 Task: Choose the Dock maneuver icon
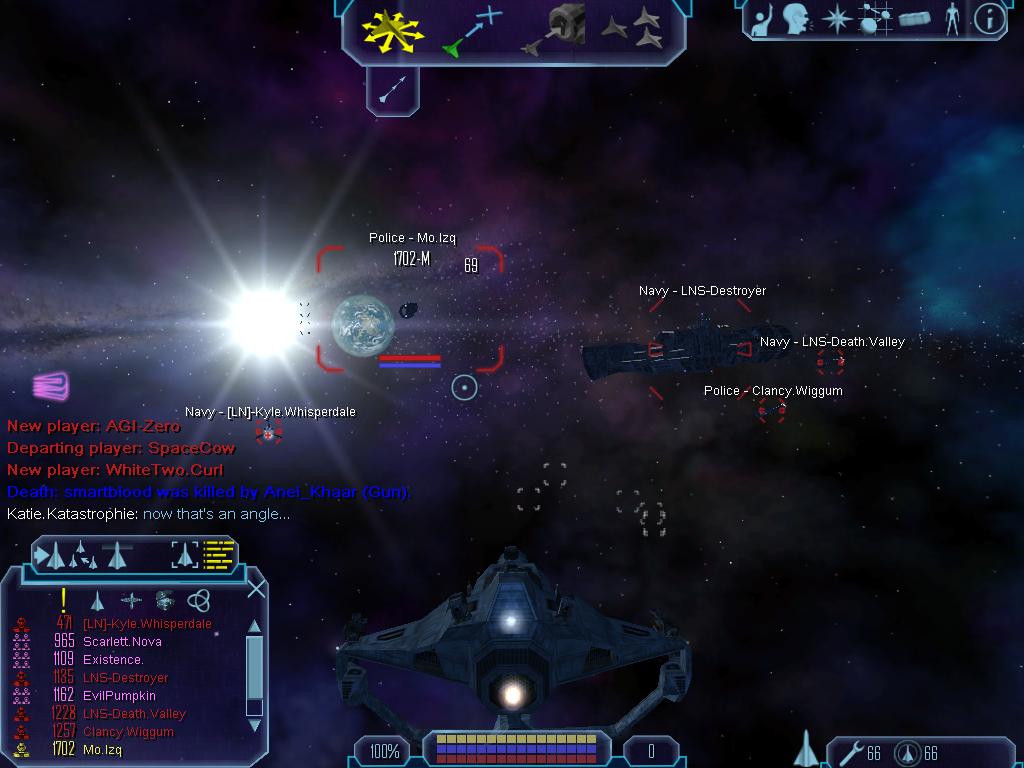pos(553,31)
